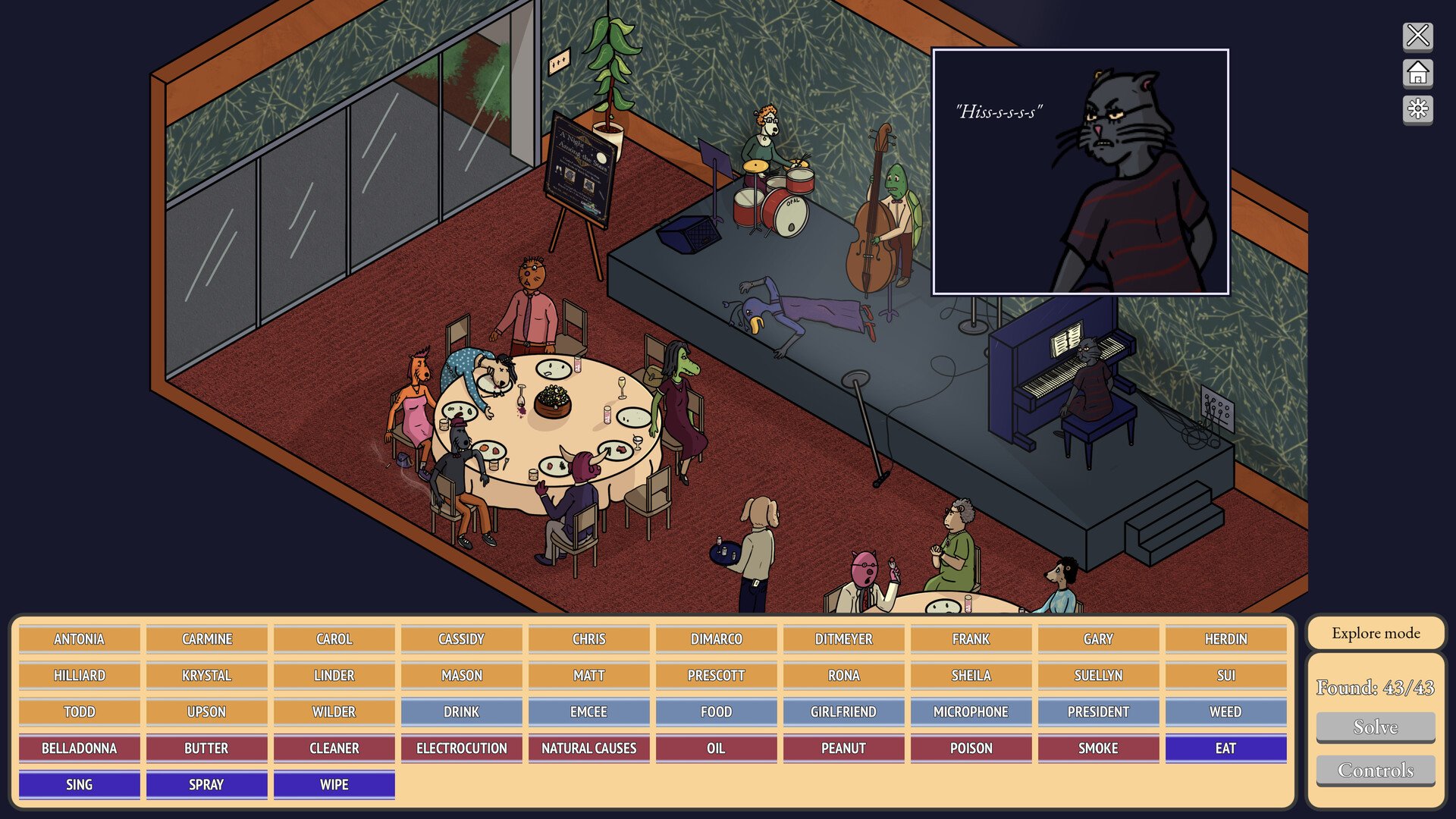1456x819 pixels.
Task: Choose the PRESIDENT clue tile
Action: pos(1098,712)
